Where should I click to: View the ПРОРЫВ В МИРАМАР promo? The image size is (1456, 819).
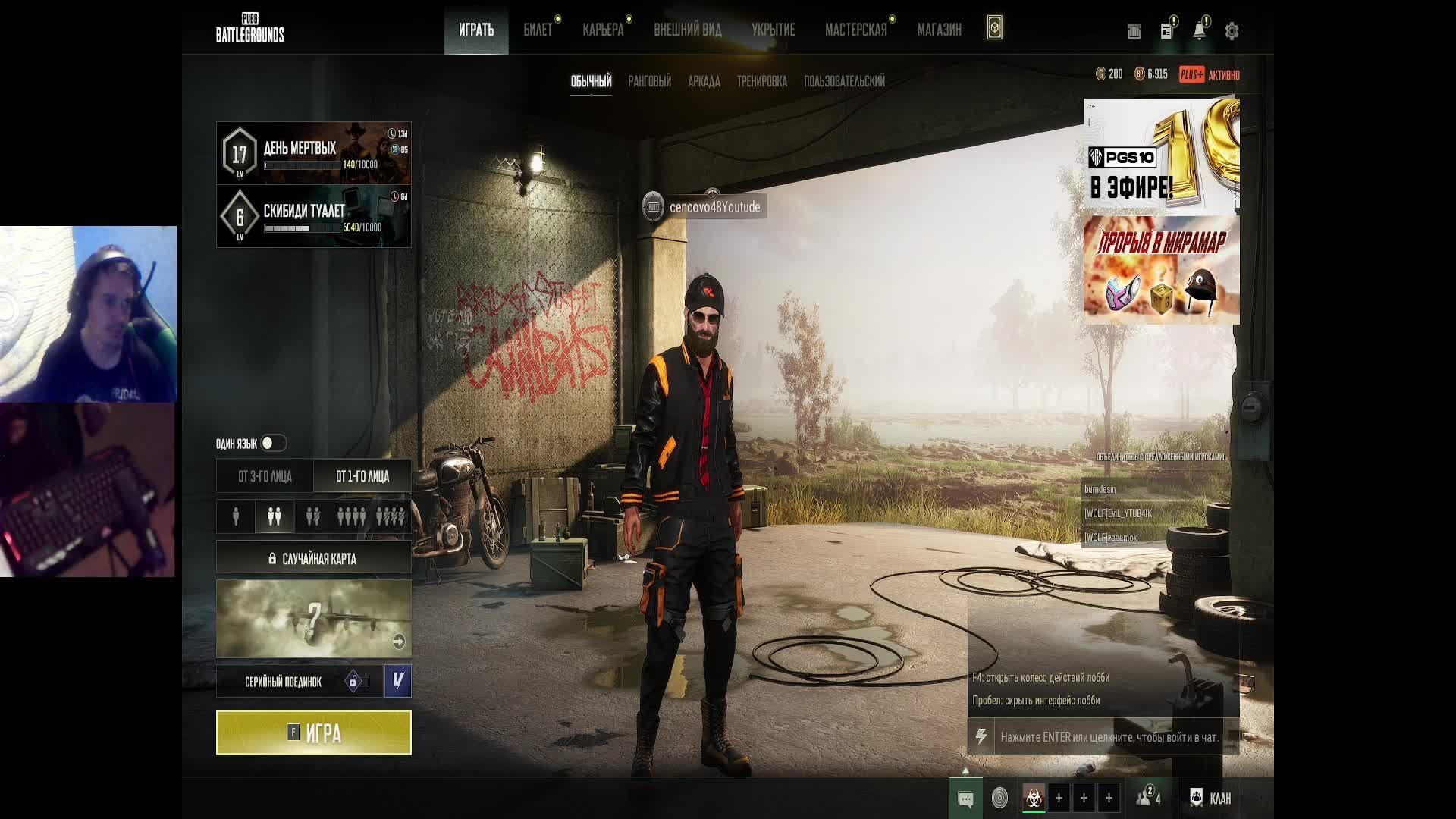point(1161,271)
